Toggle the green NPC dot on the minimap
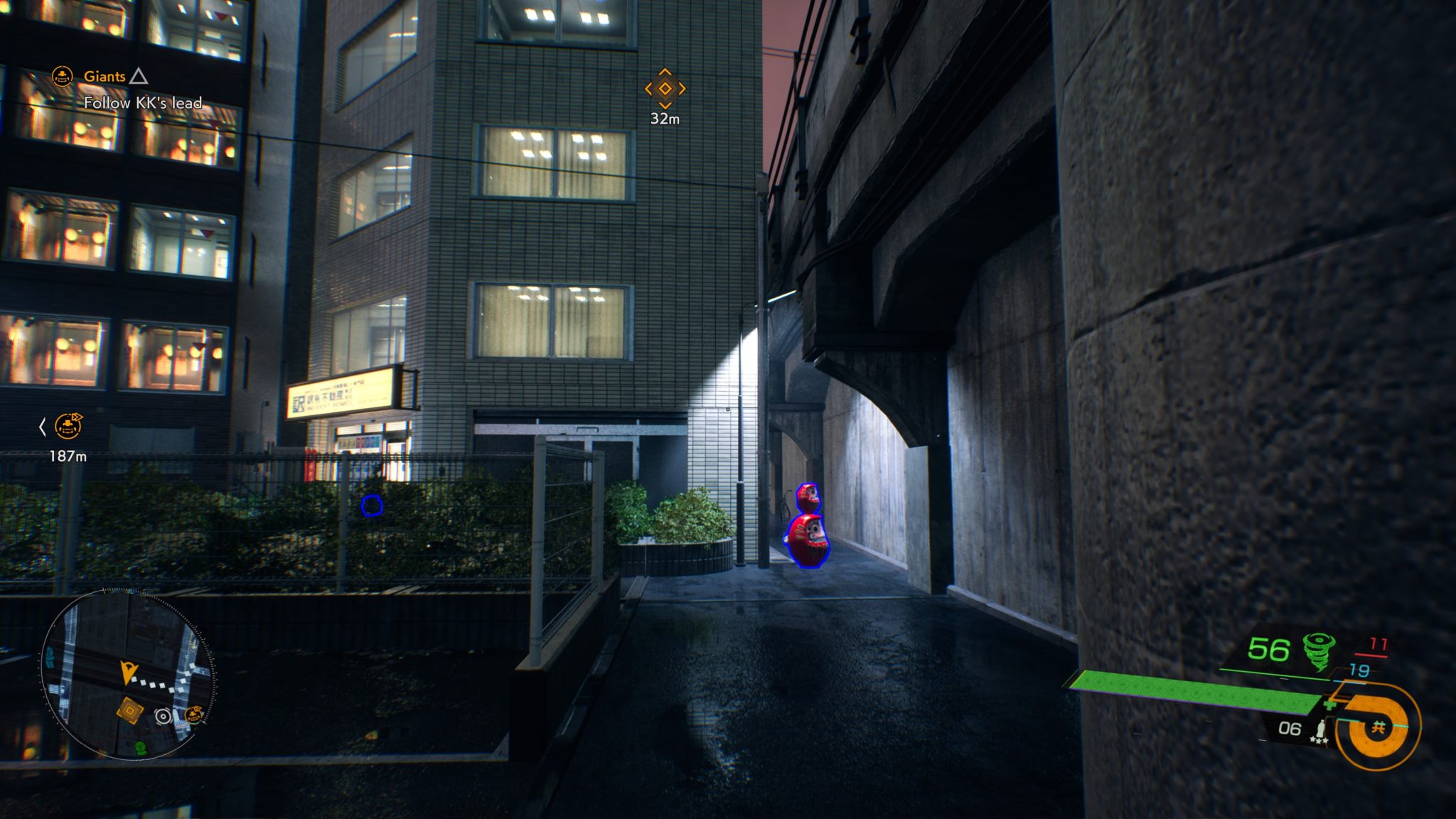This screenshot has width=1456, height=819. click(139, 748)
